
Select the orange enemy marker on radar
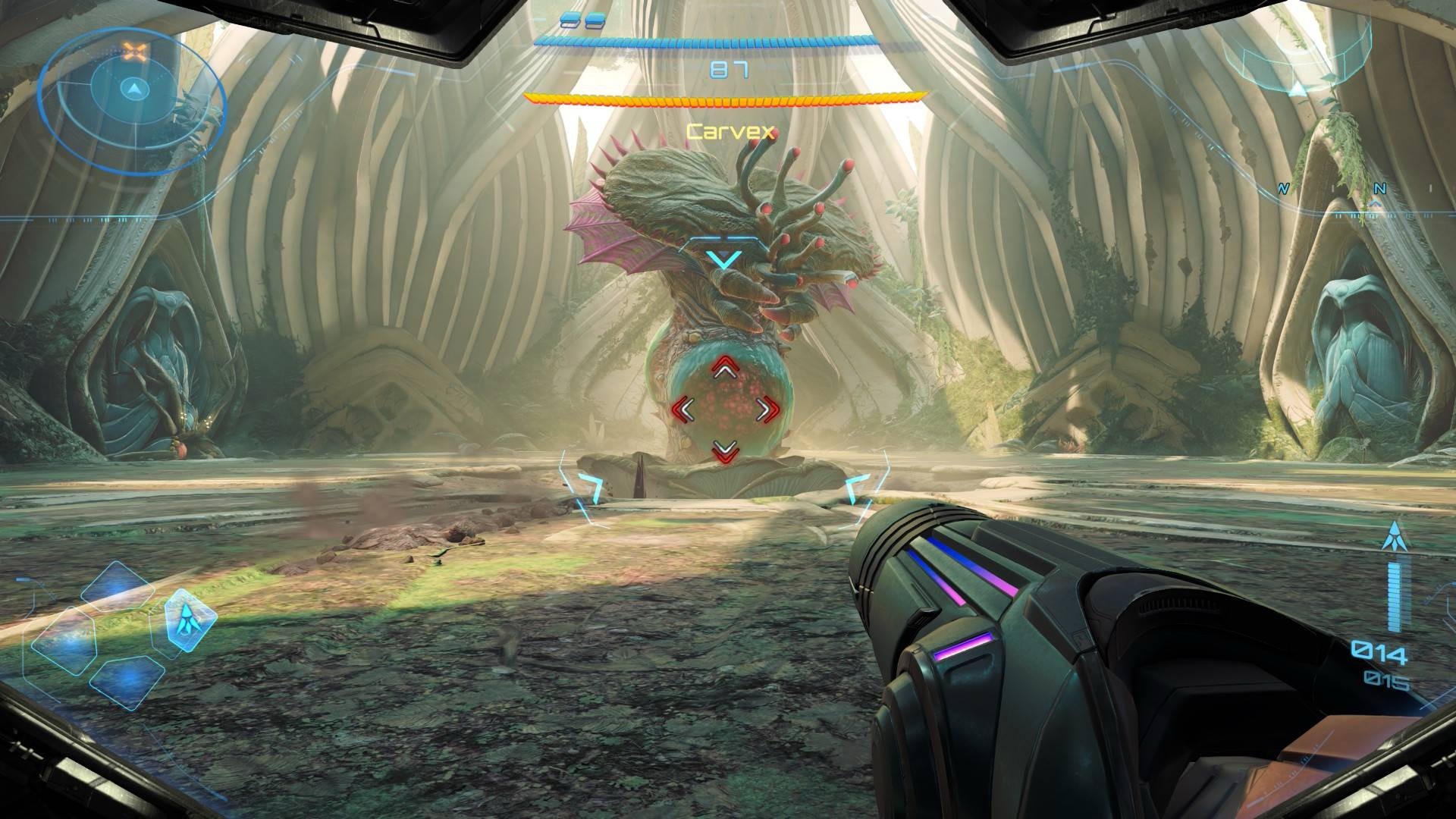pos(135,52)
